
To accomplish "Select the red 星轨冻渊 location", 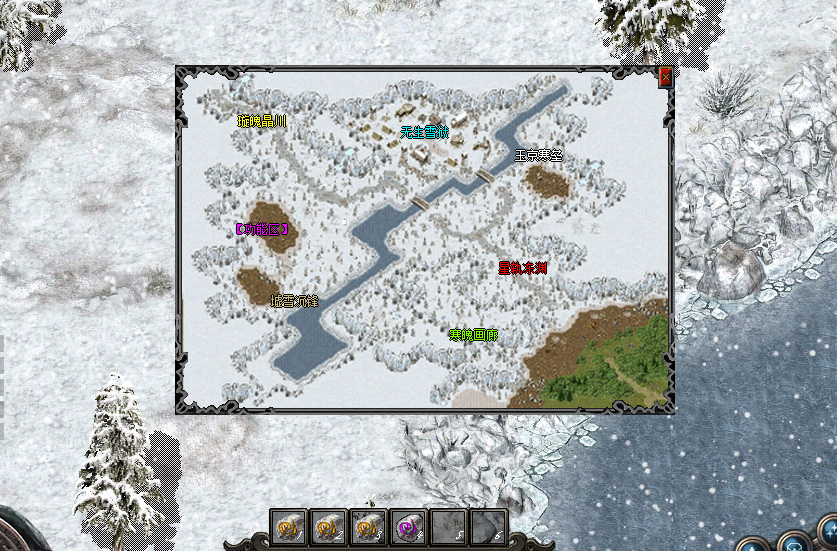I will (x=523, y=267).
